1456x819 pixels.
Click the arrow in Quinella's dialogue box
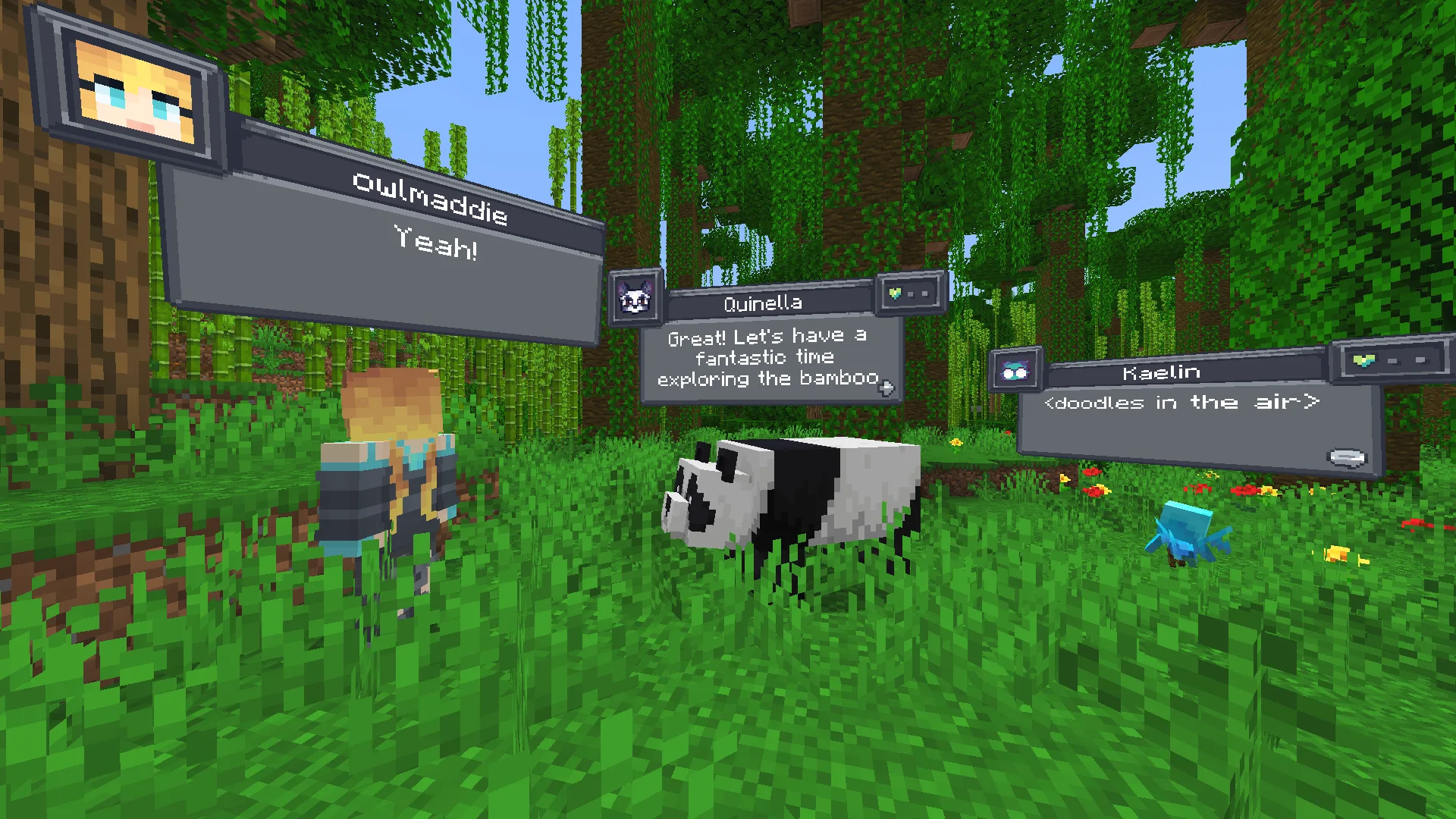[886, 388]
